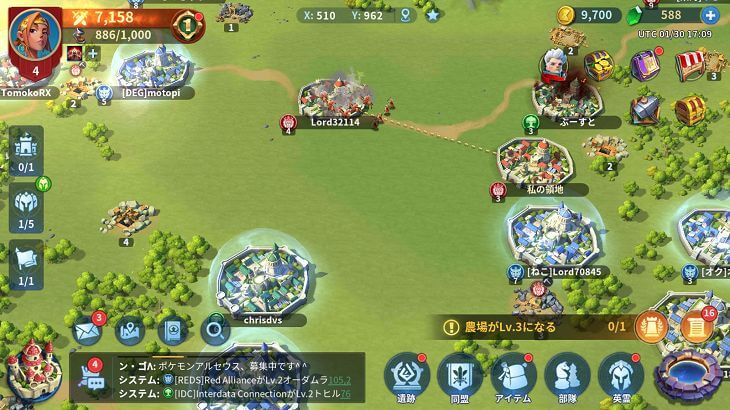
Task: Return to city via castle button
Action: click(32, 372)
